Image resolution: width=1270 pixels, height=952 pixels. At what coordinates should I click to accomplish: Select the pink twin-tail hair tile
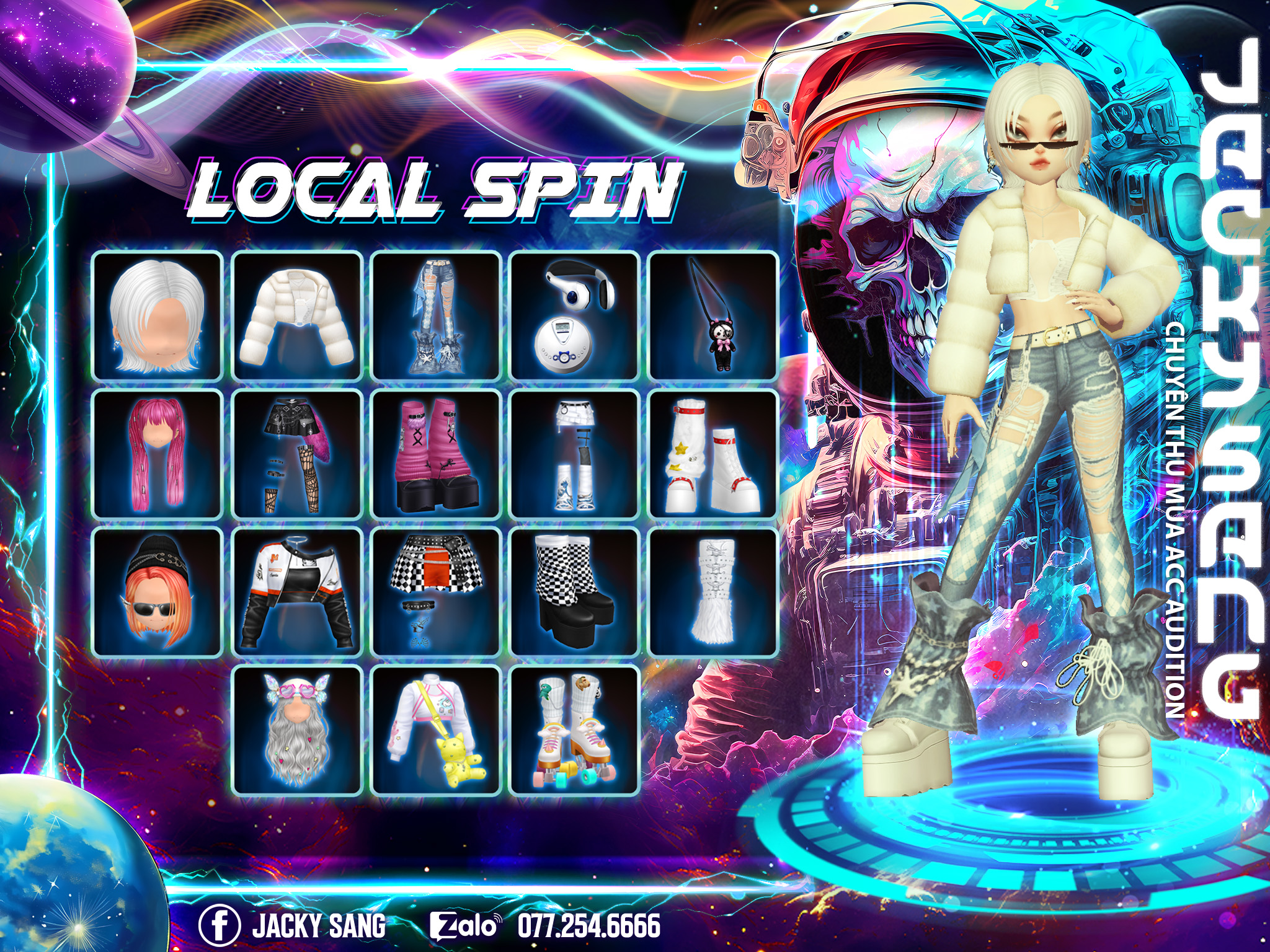point(158,454)
